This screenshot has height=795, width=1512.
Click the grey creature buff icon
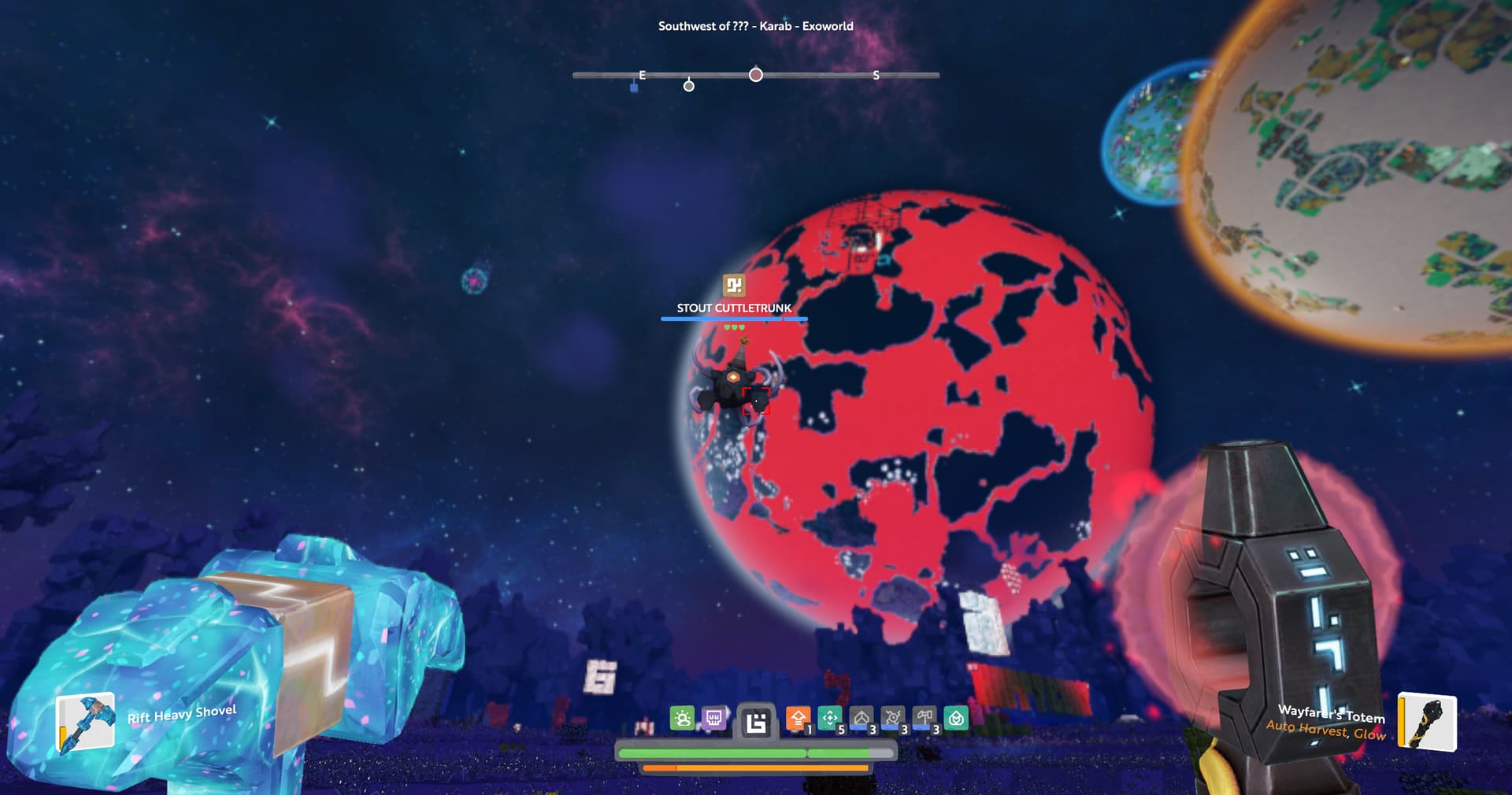pyautogui.click(x=892, y=719)
